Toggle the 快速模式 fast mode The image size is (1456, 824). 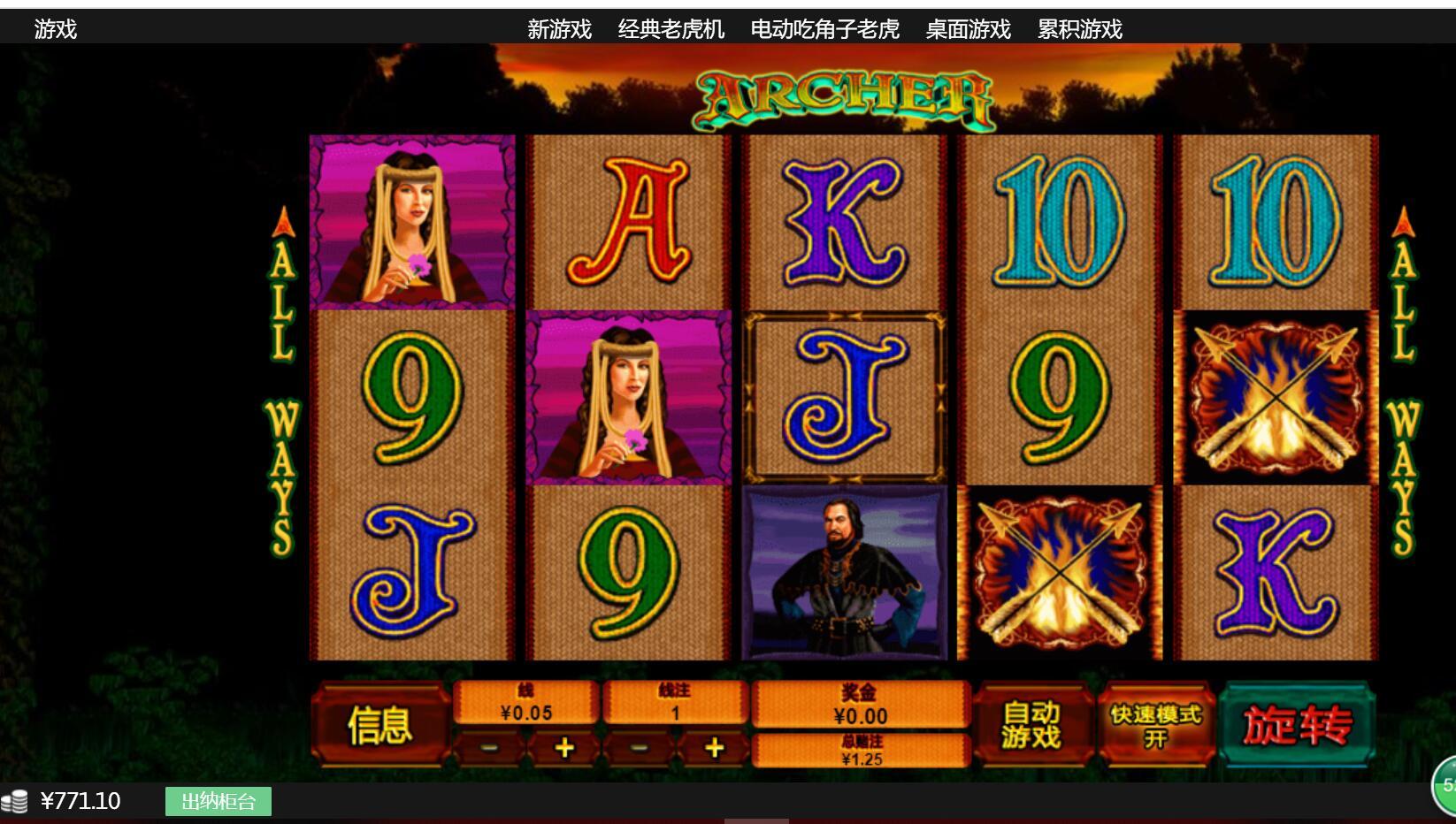point(1156,725)
